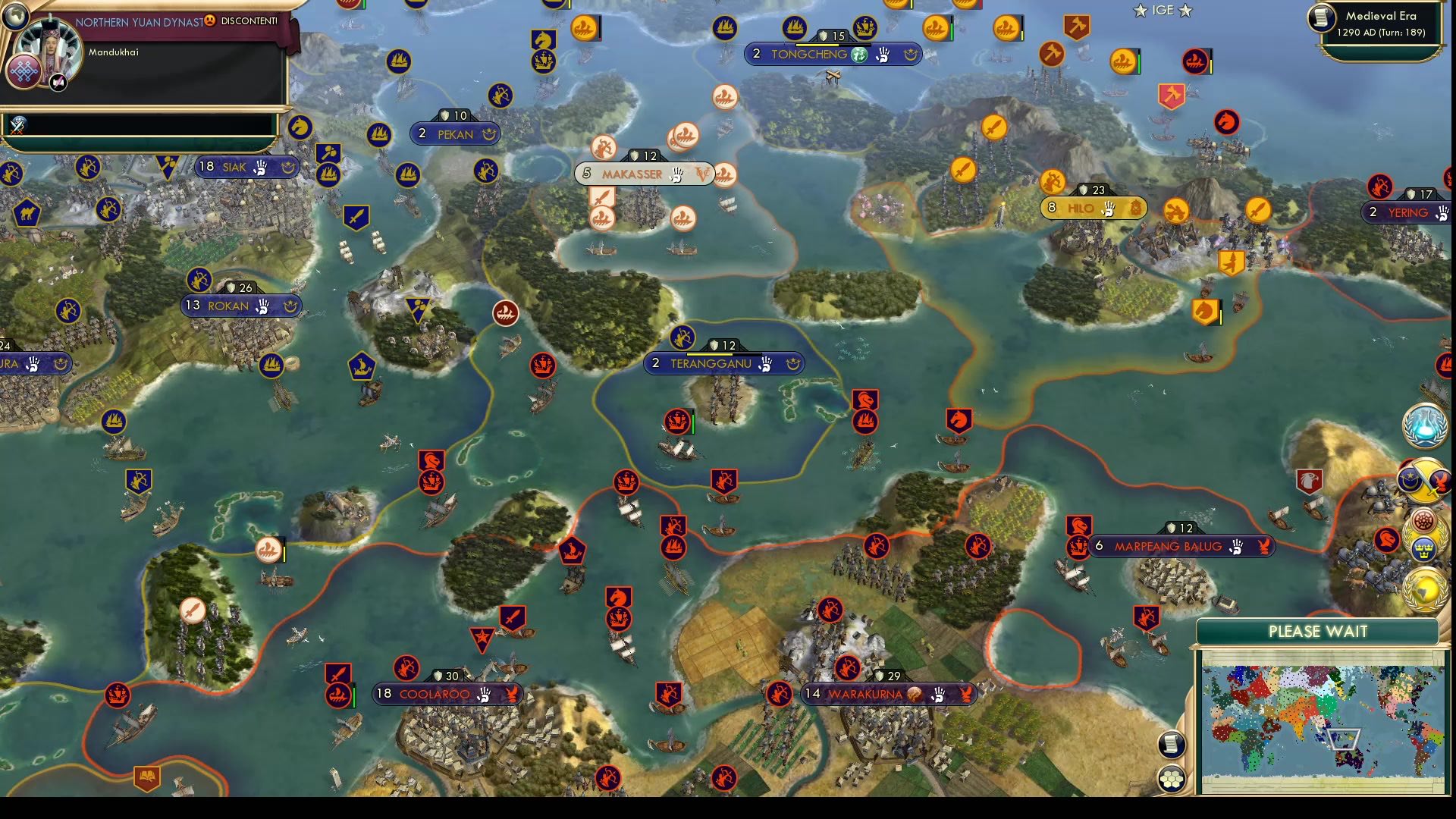Open the notification log scroll icon
The width and height of the screenshot is (1456, 819).
(x=1172, y=743)
